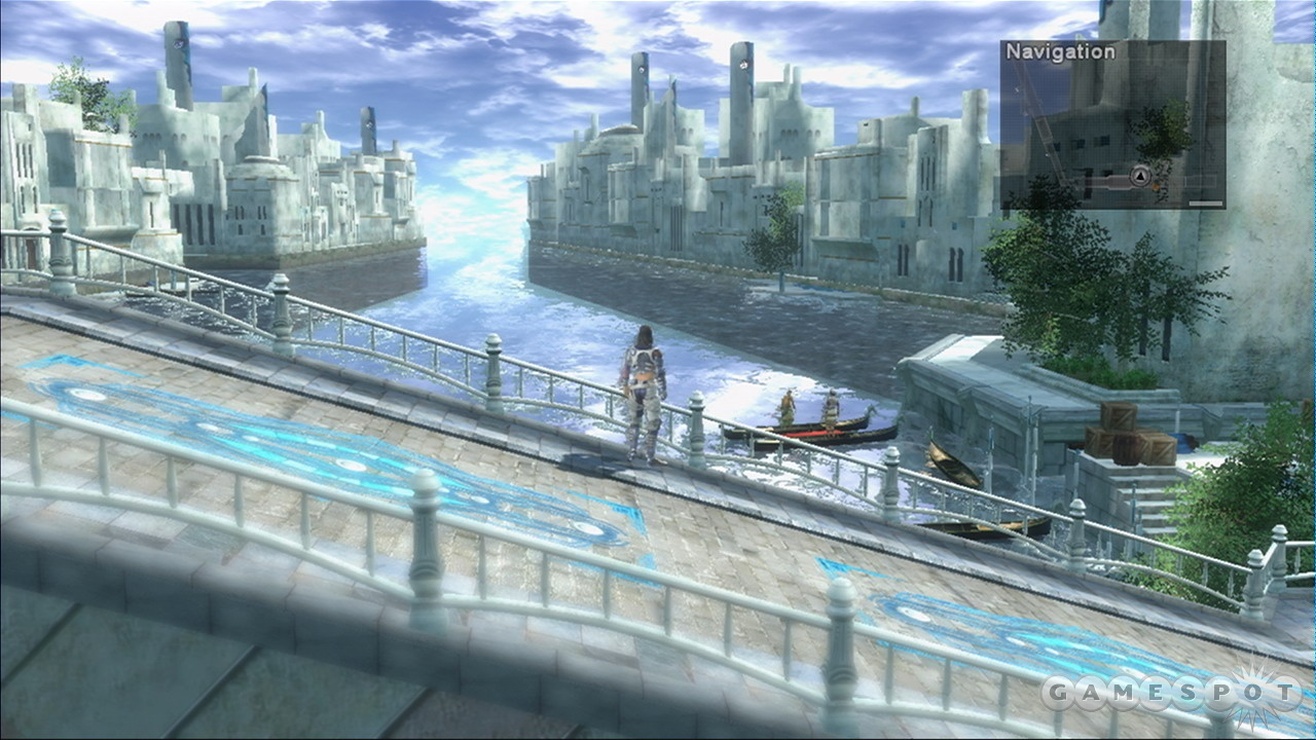The image size is (1316, 740).
Task: Click the orange marker dot on the minimap
Action: [x=1154, y=187]
